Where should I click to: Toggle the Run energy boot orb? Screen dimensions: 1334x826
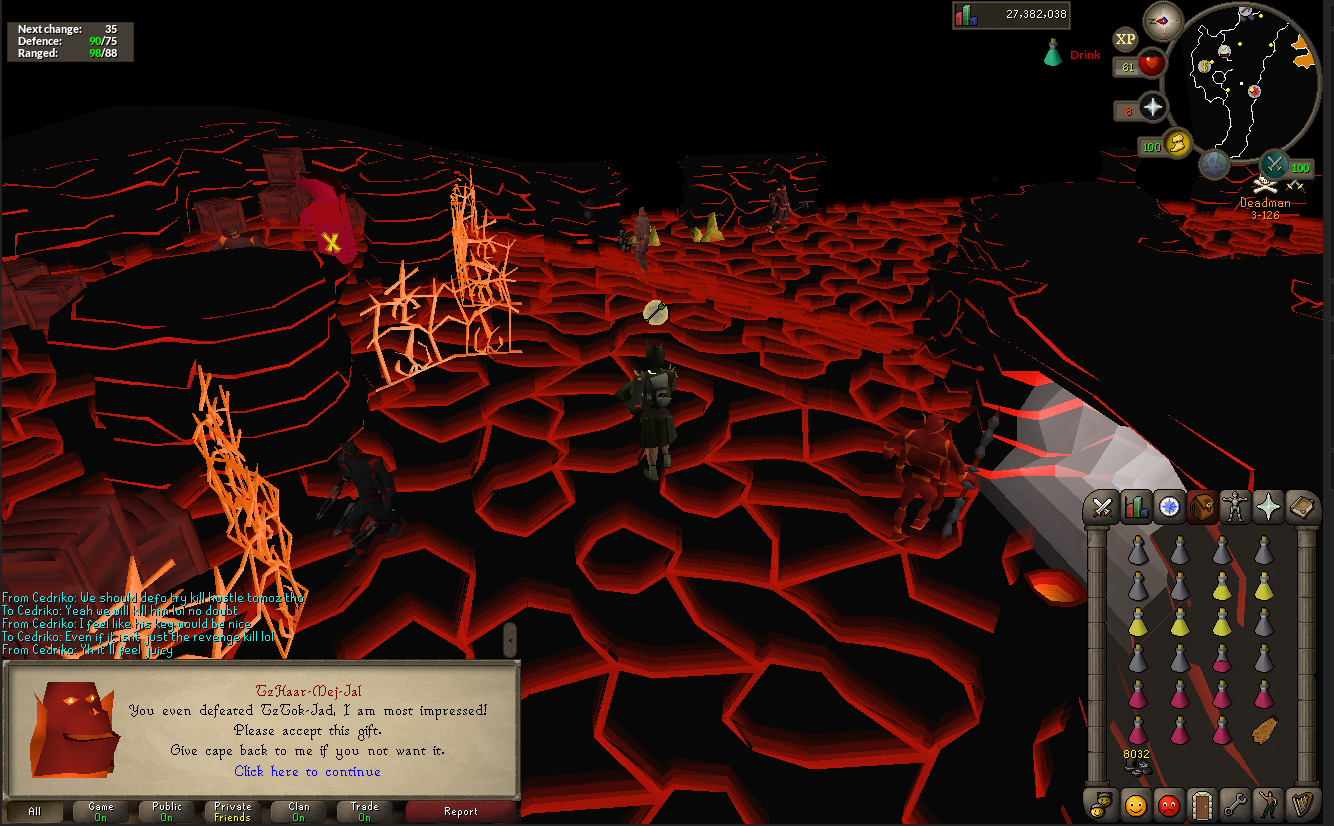[1178, 145]
